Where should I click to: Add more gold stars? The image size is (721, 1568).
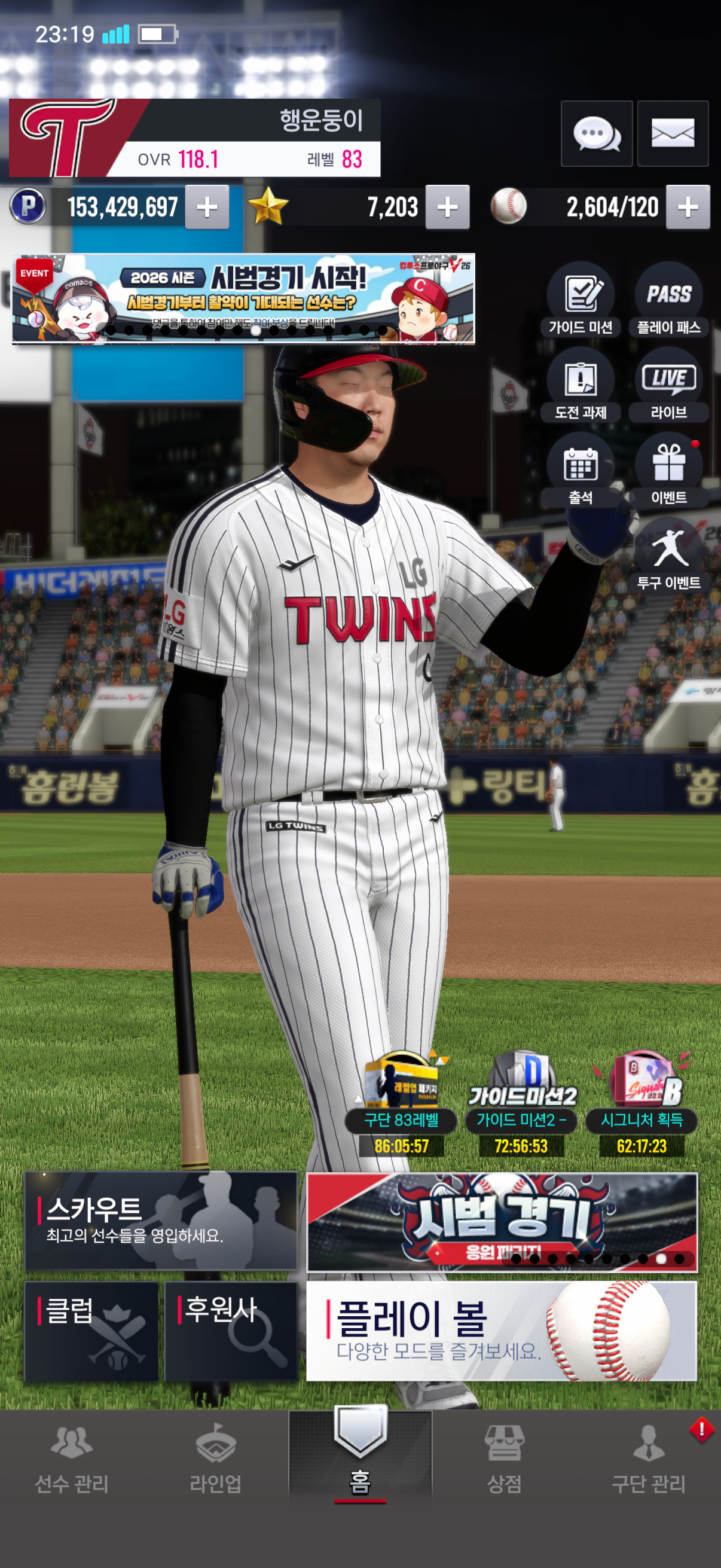tap(447, 208)
